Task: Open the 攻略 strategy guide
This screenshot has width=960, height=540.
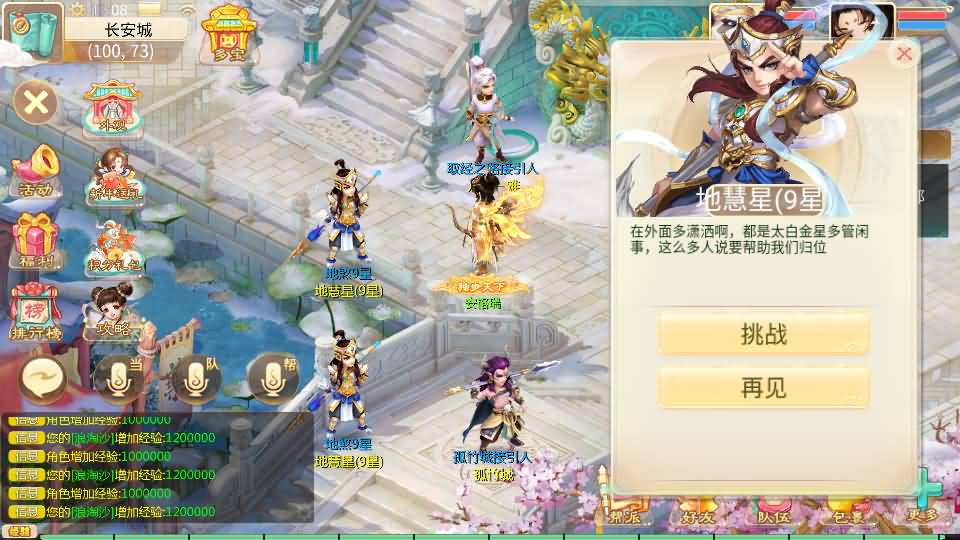Action: point(113,312)
